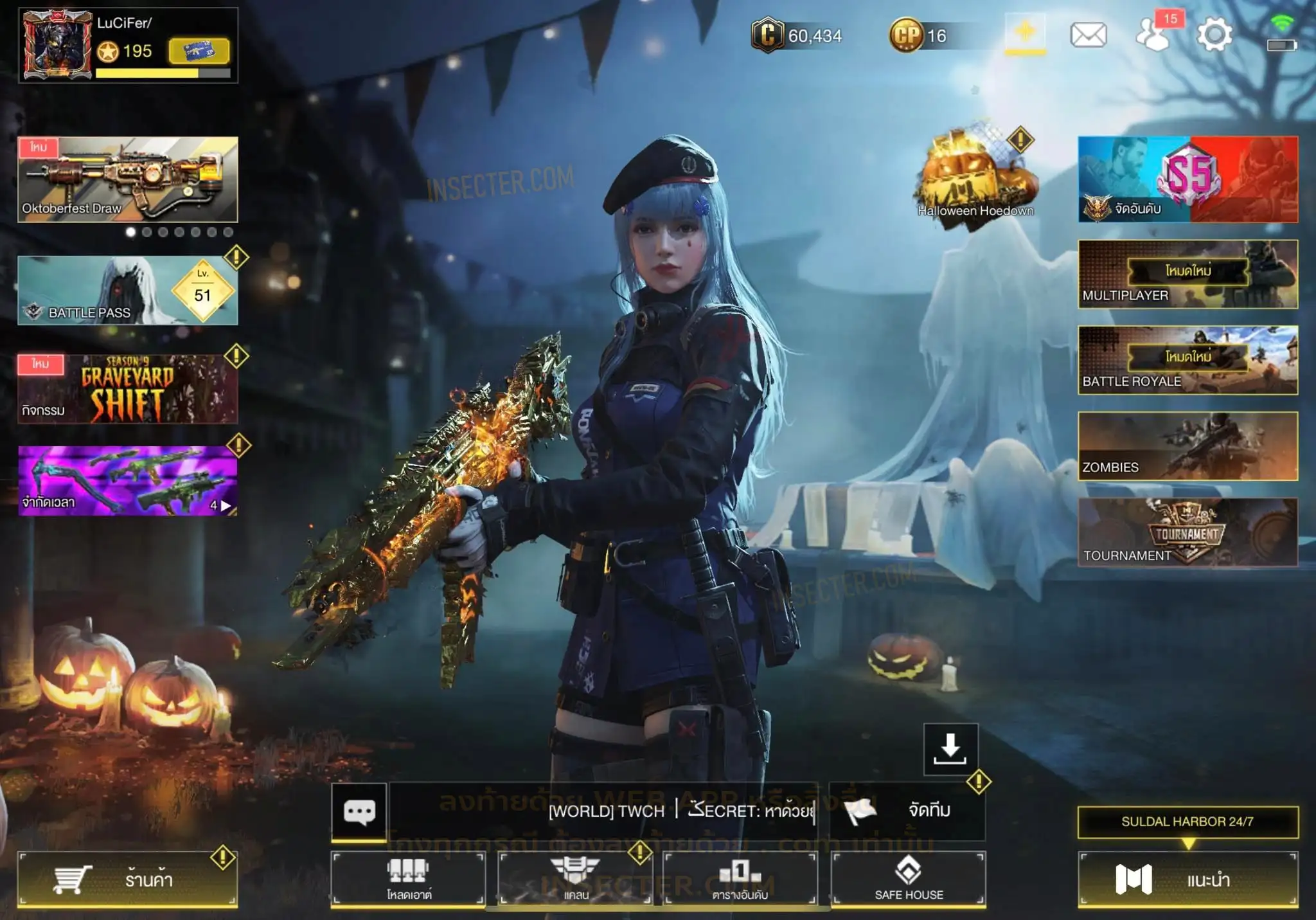Open the Oktoberfest Draw banner
The image size is (1316, 920).
pyautogui.click(x=127, y=179)
